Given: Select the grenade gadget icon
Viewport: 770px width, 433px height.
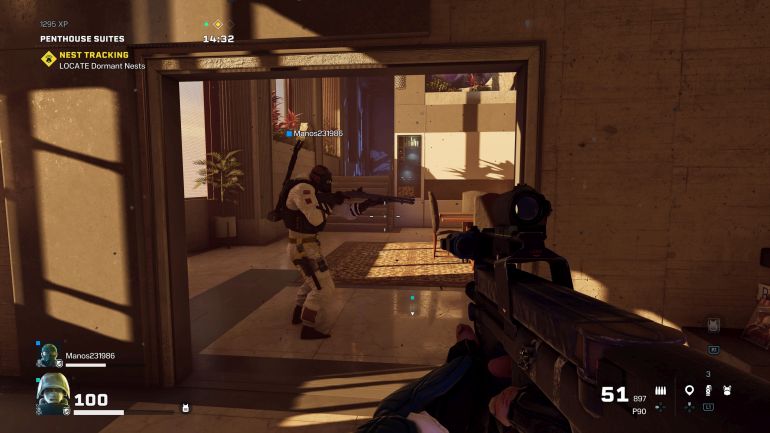Looking at the screenshot, I should [708, 390].
